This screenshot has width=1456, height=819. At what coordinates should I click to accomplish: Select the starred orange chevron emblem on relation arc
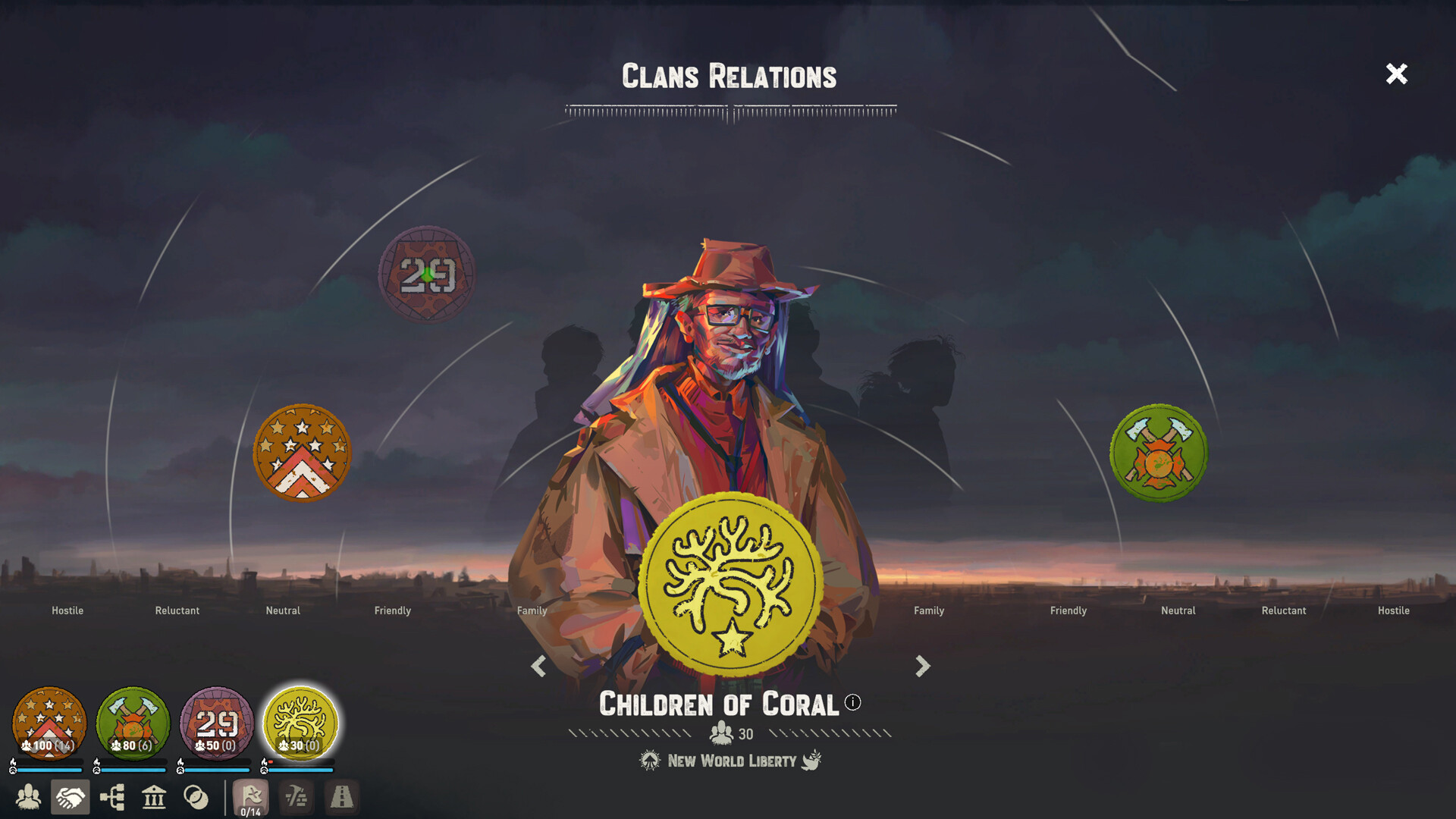pyautogui.click(x=302, y=453)
